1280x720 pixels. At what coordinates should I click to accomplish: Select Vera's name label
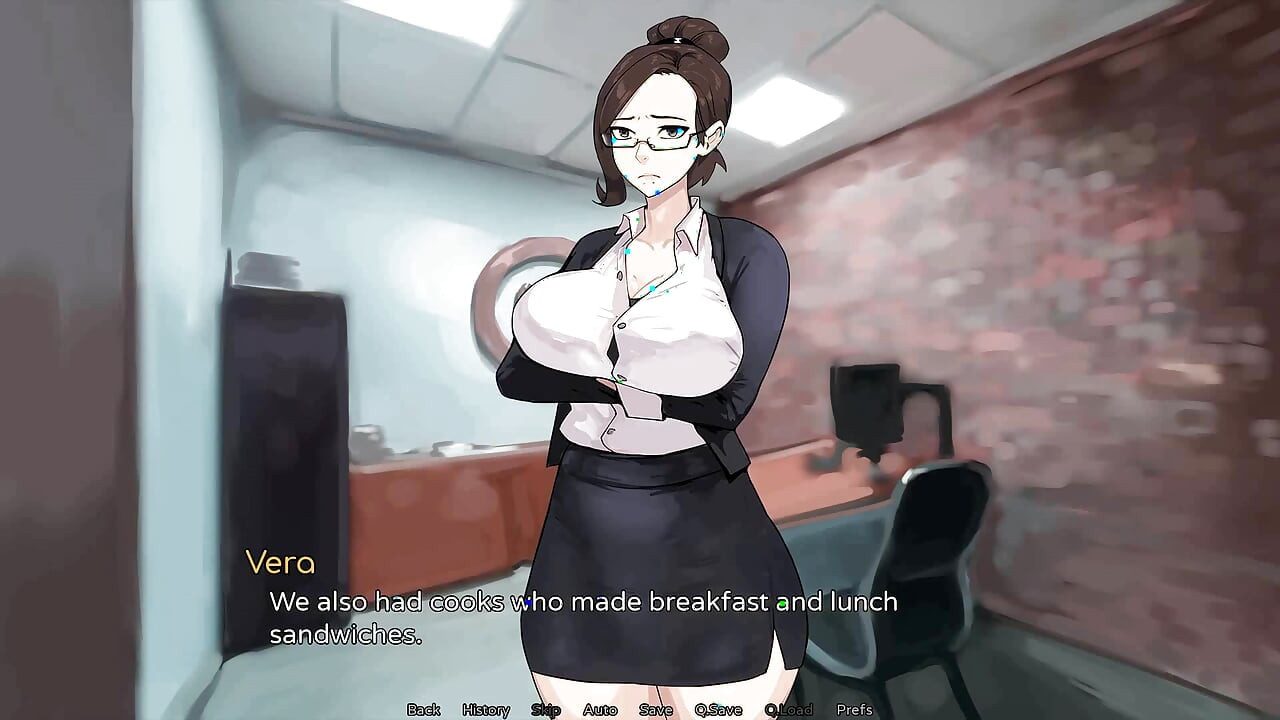(283, 563)
